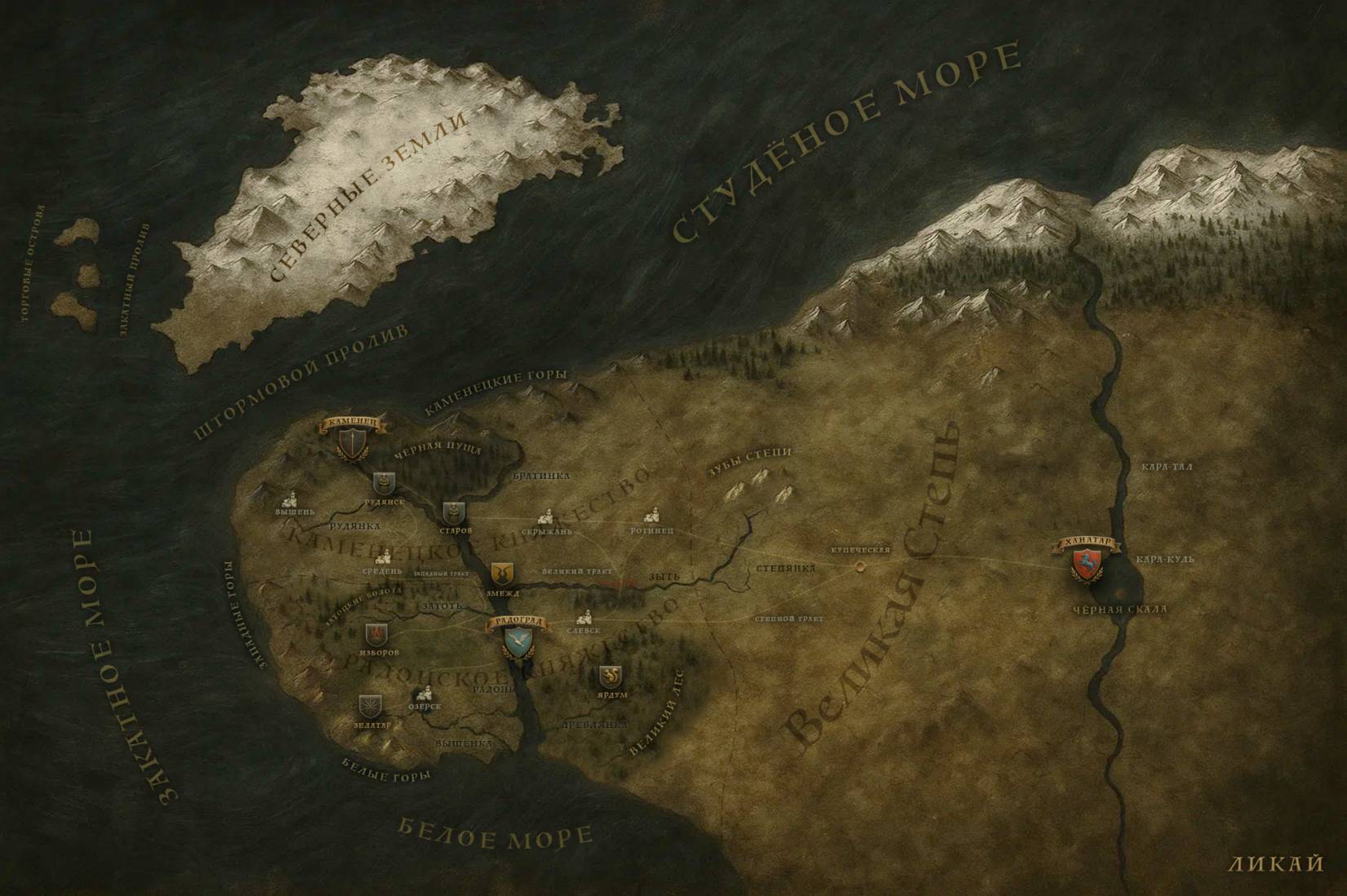Image resolution: width=1347 pixels, height=896 pixels.
Task: Open the Ярдум squirrel shield marker
Action: click(609, 676)
